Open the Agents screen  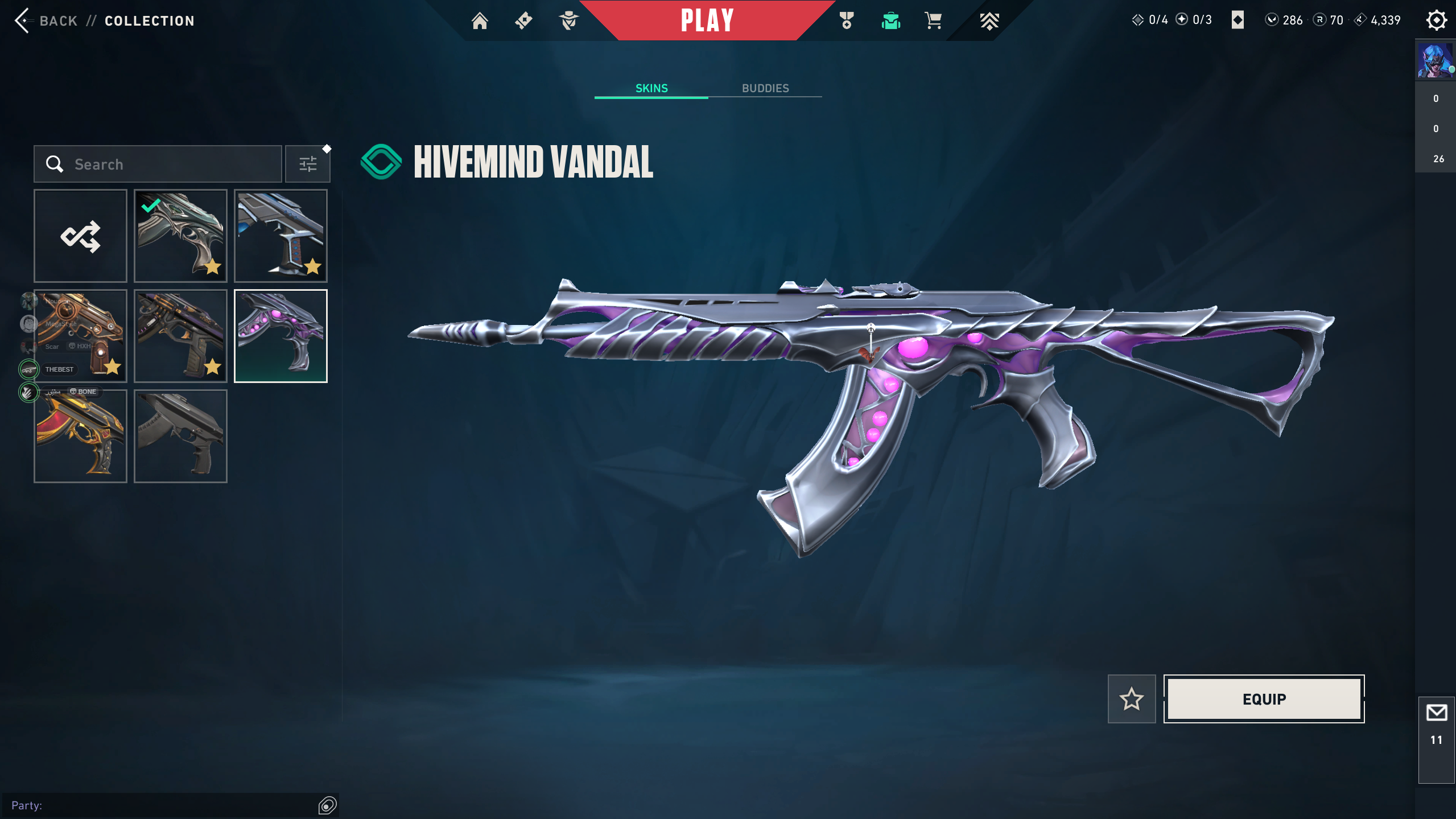pos(568,21)
